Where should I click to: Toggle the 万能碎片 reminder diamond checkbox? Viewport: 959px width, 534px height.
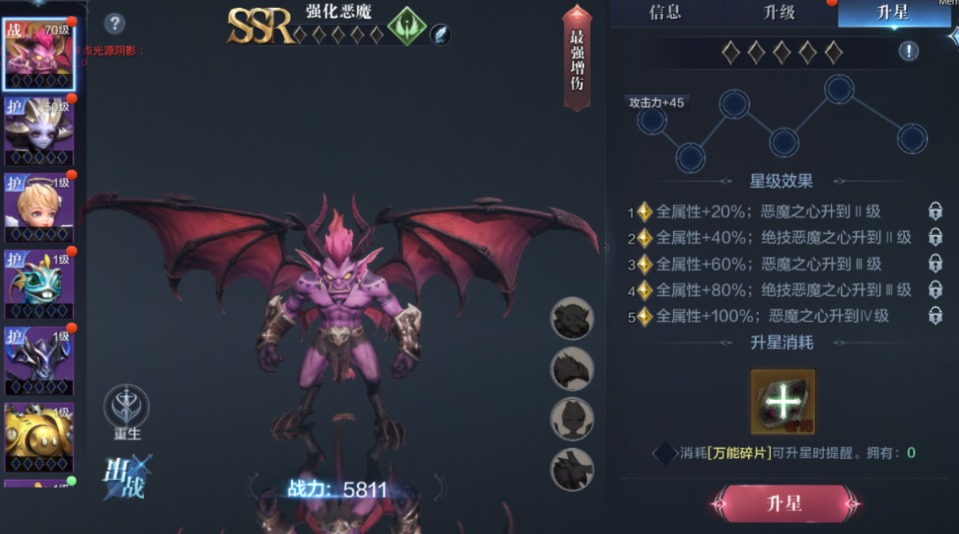coord(664,453)
